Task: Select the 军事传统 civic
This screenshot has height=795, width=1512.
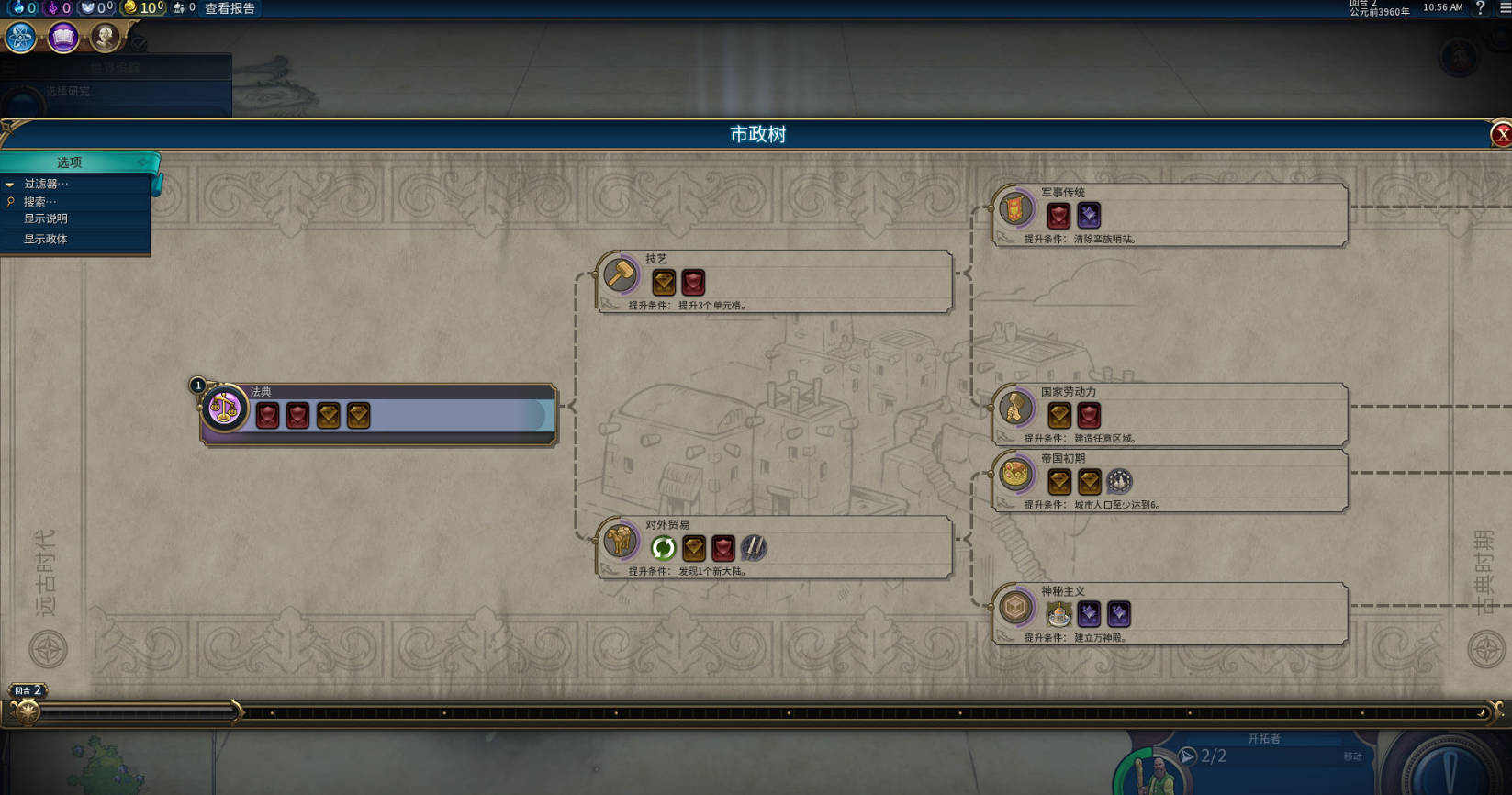Action: tap(1170, 214)
